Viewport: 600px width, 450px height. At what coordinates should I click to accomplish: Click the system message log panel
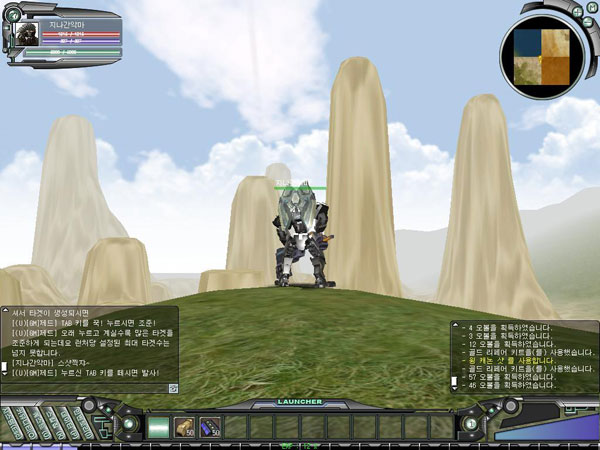point(522,356)
